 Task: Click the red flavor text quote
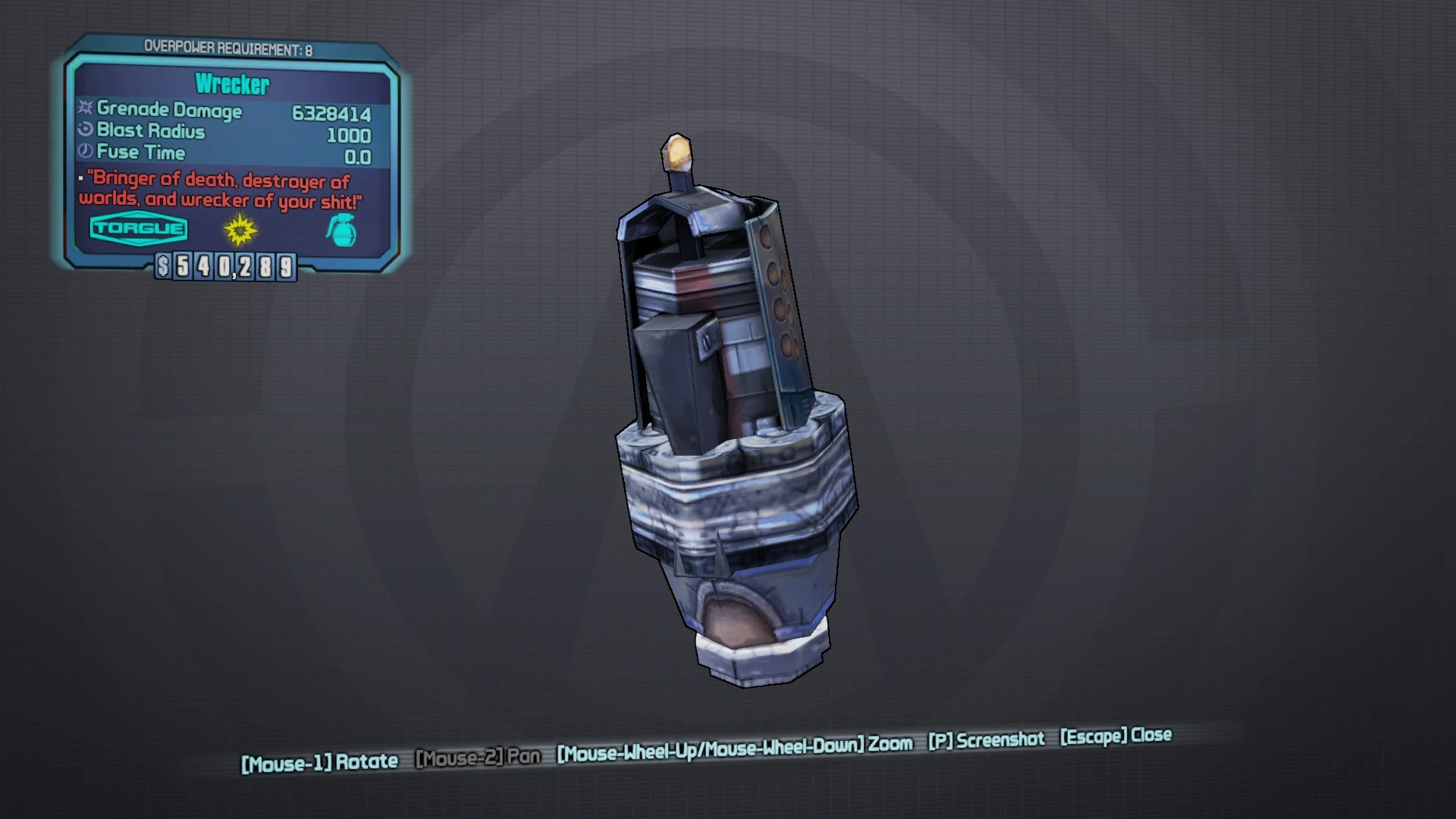click(215, 190)
